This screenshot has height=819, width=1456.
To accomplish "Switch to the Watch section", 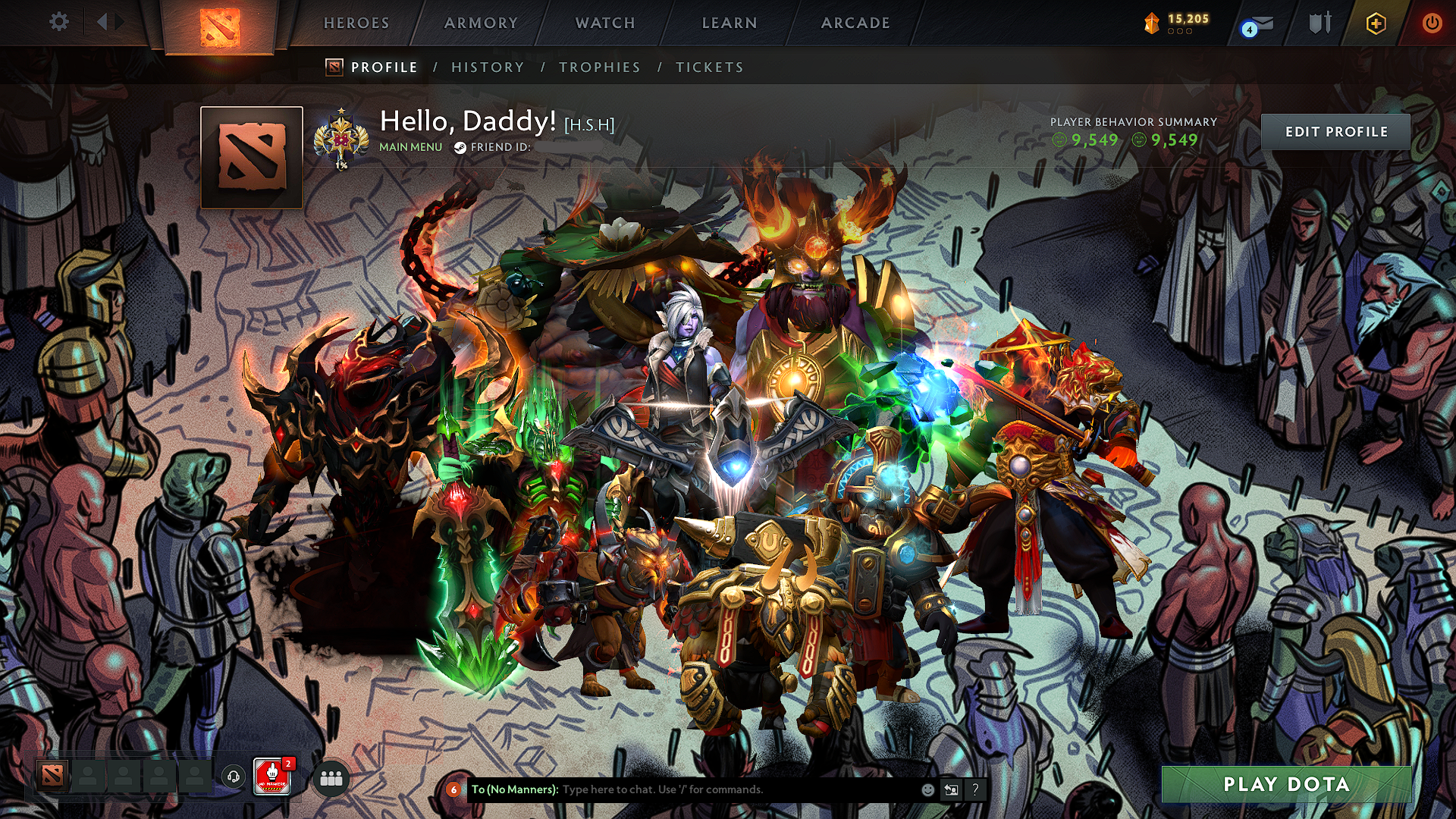I will pos(605,23).
